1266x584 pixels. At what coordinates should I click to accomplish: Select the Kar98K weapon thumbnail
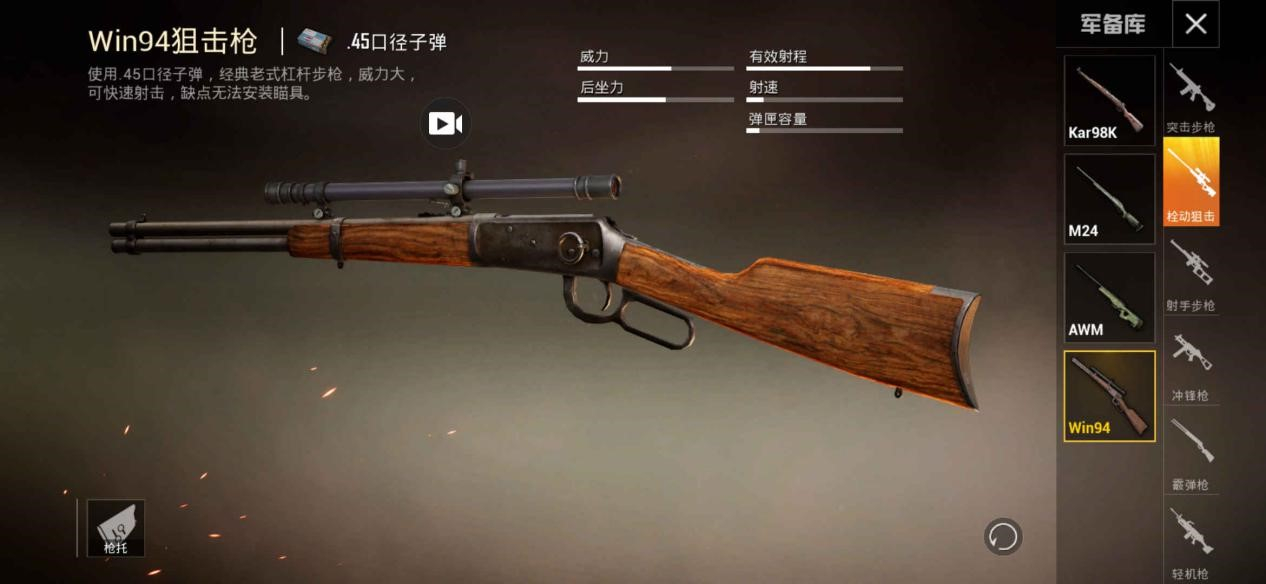[1109, 100]
